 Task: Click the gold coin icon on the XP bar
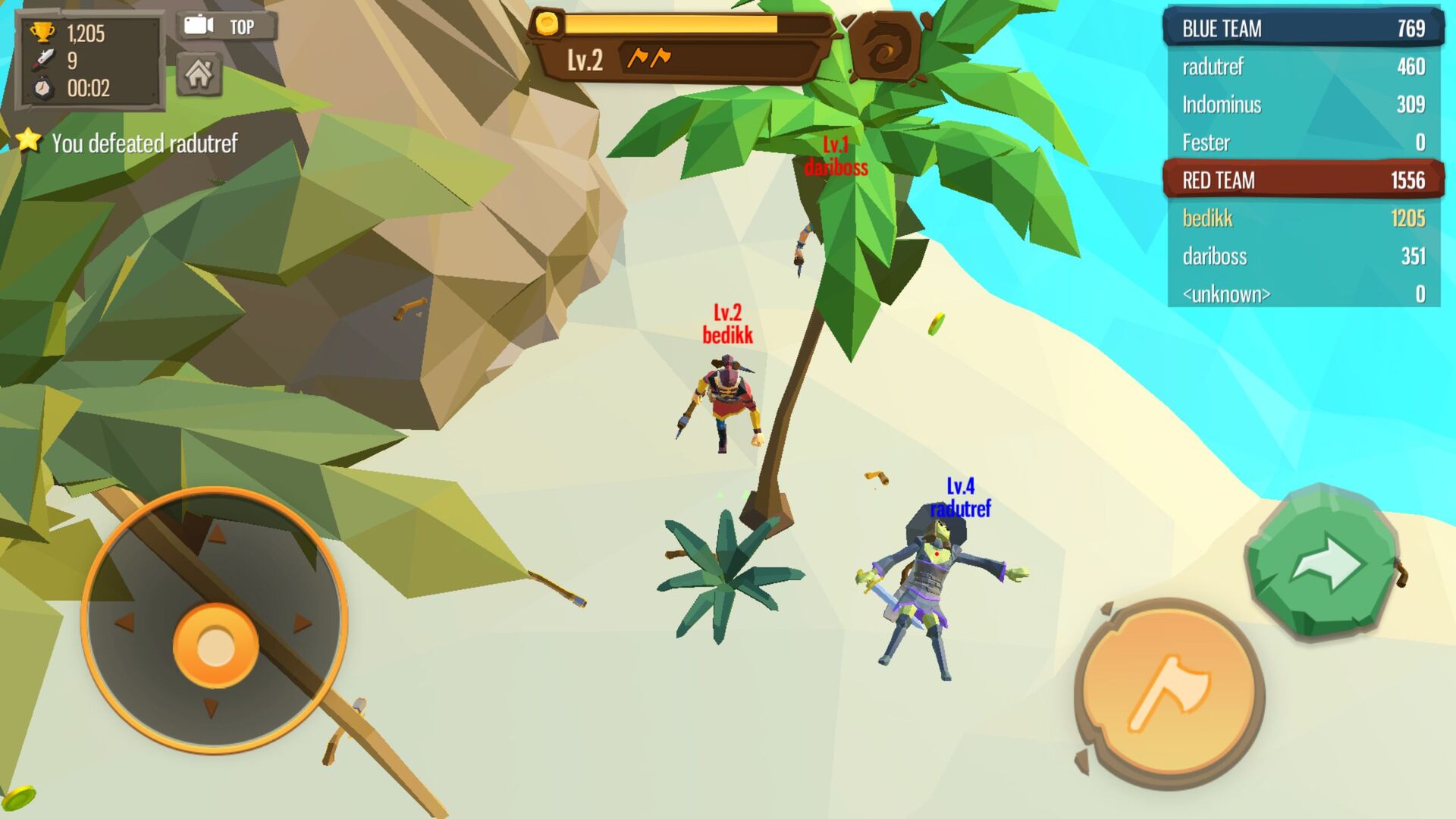[548, 24]
